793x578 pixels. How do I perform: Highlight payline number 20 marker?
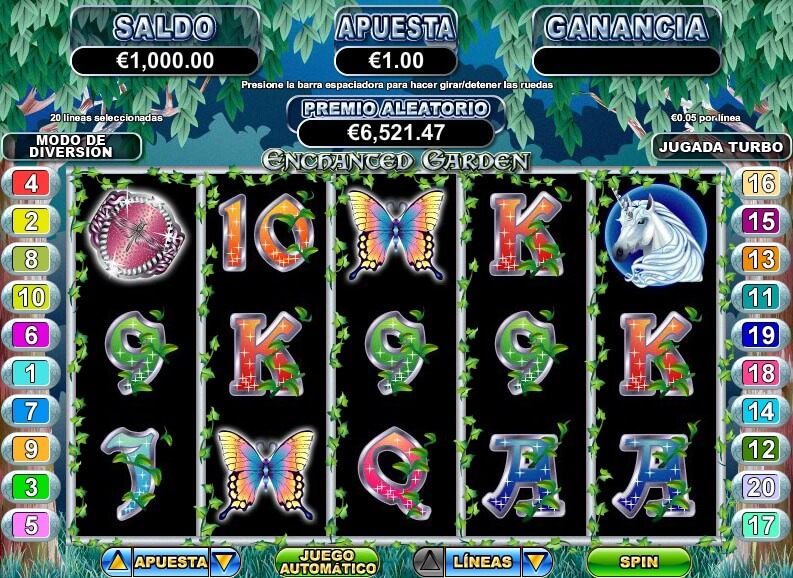coord(761,486)
